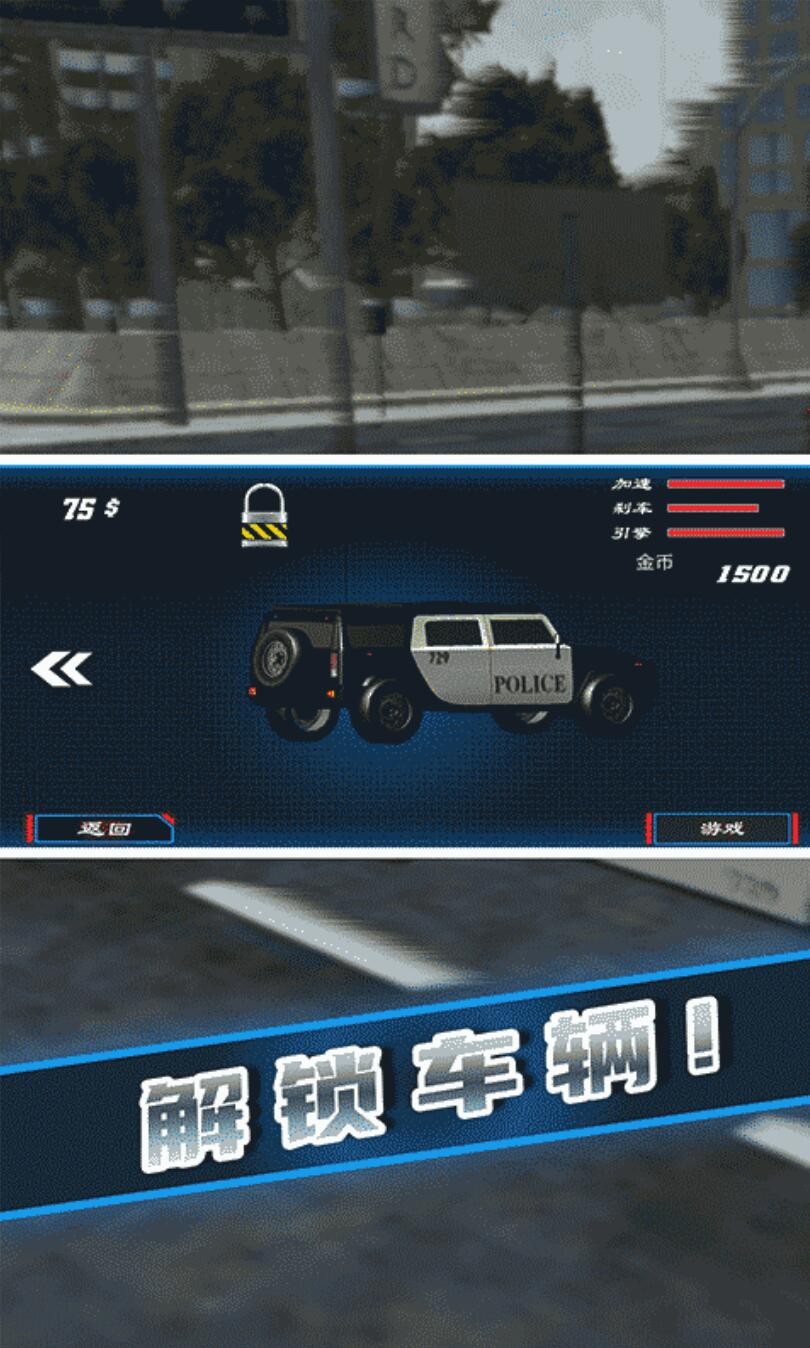Go back with the 返回 button

click(x=101, y=828)
